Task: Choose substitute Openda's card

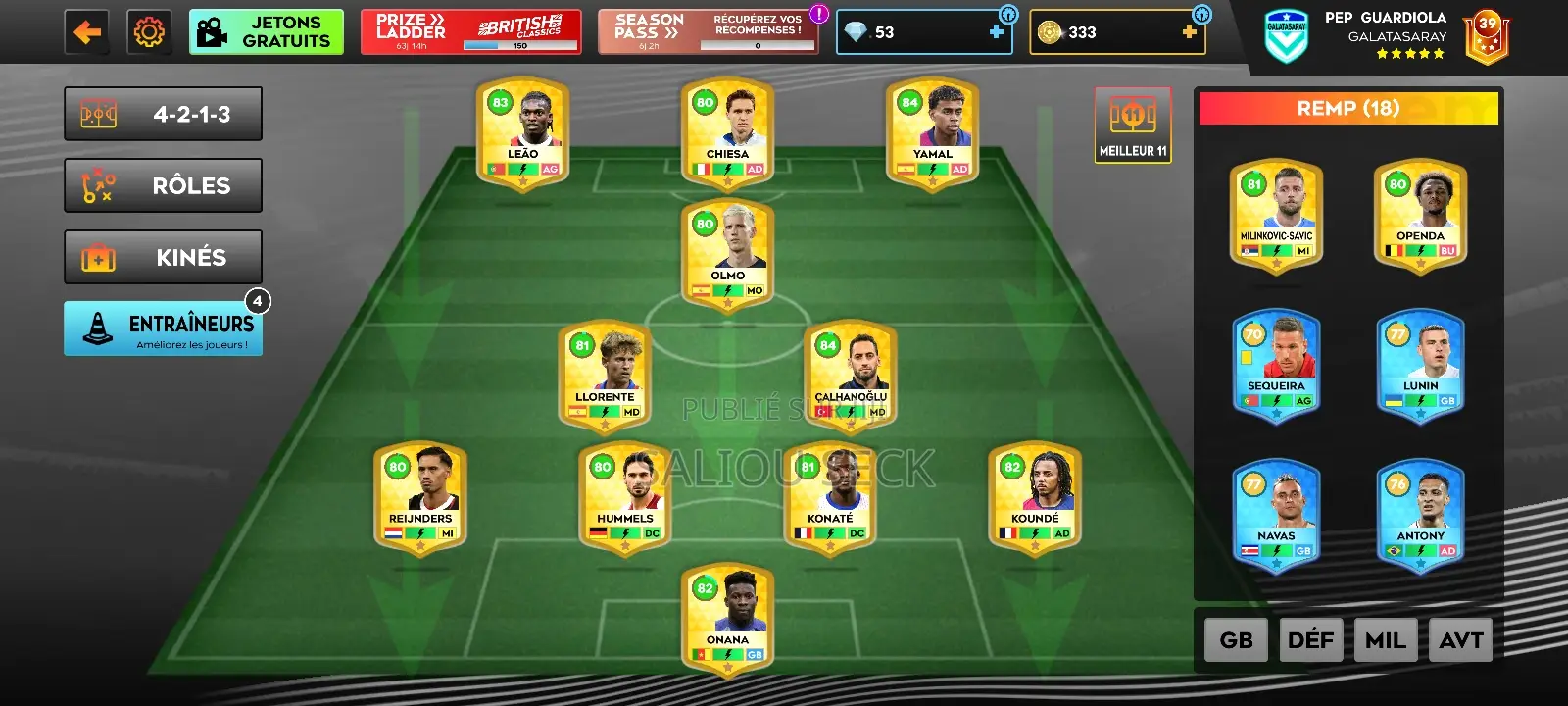Action: pyautogui.click(x=1420, y=216)
